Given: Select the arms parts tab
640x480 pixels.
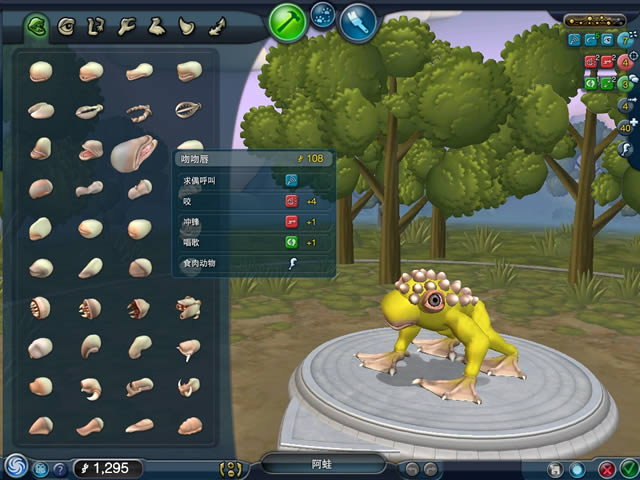Looking at the screenshot, I should click(x=97, y=24).
